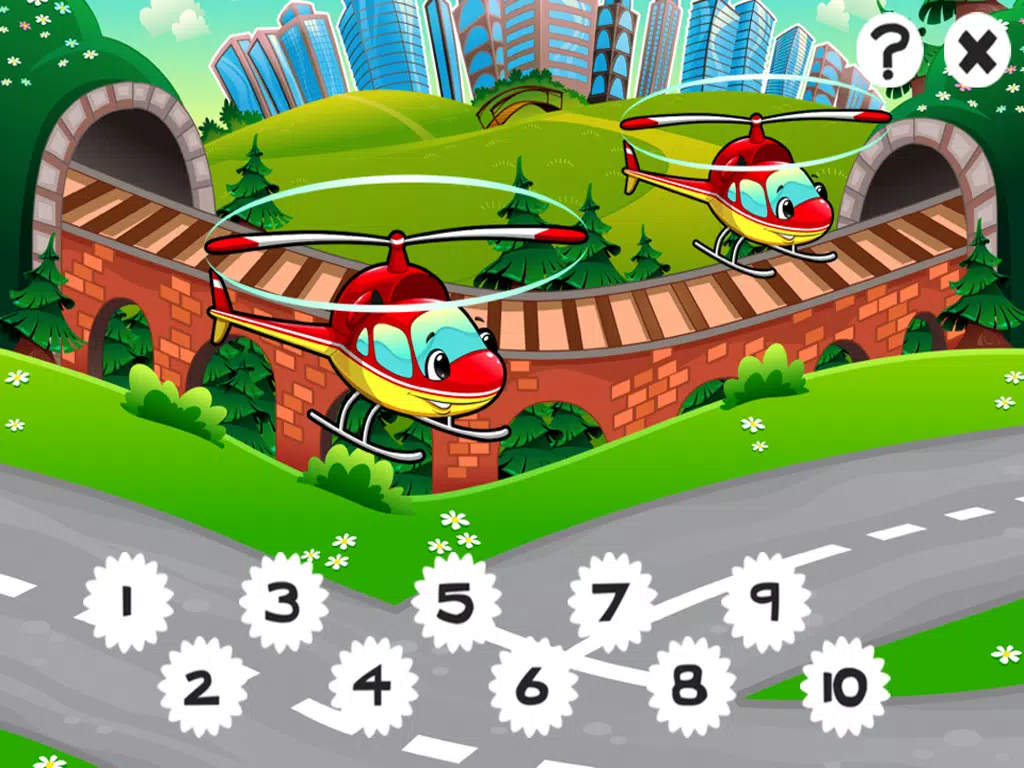This screenshot has height=768, width=1024.
Task: Tap the number 3 badge
Action: pos(284,602)
